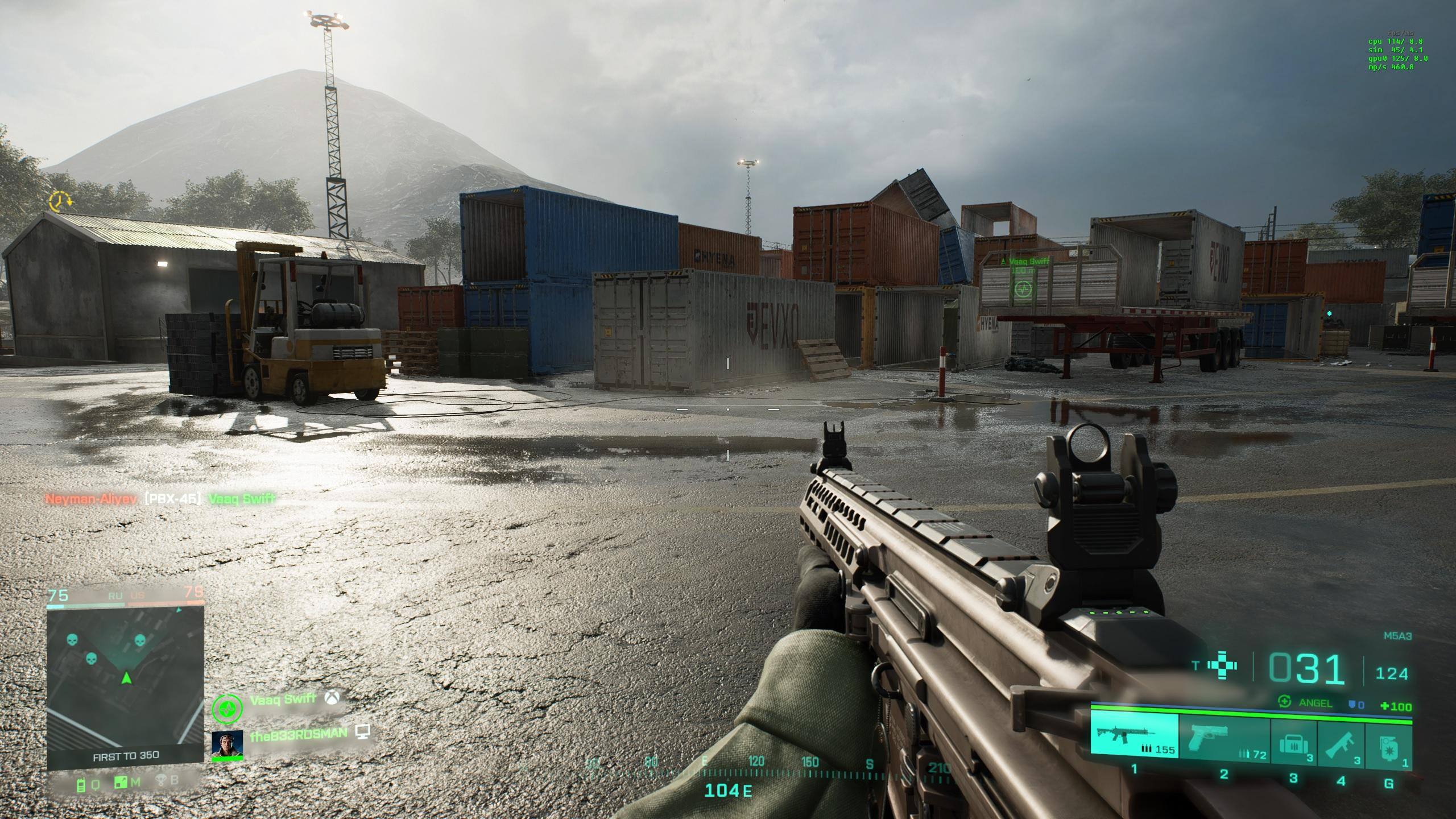
Task: Select theB33RDSMAN in the squad list
Action: coord(297,734)
